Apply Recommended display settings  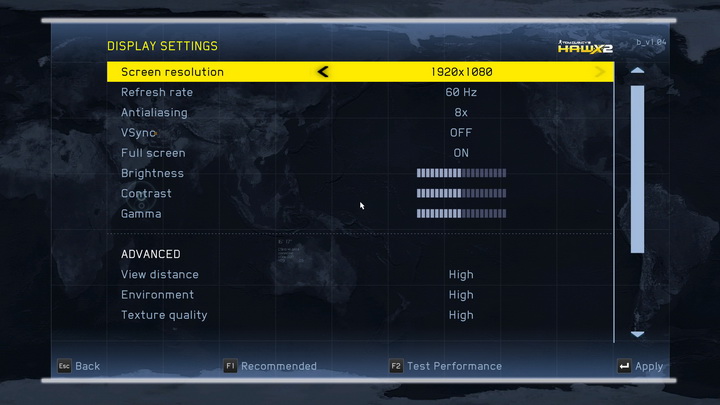point(270,366)
